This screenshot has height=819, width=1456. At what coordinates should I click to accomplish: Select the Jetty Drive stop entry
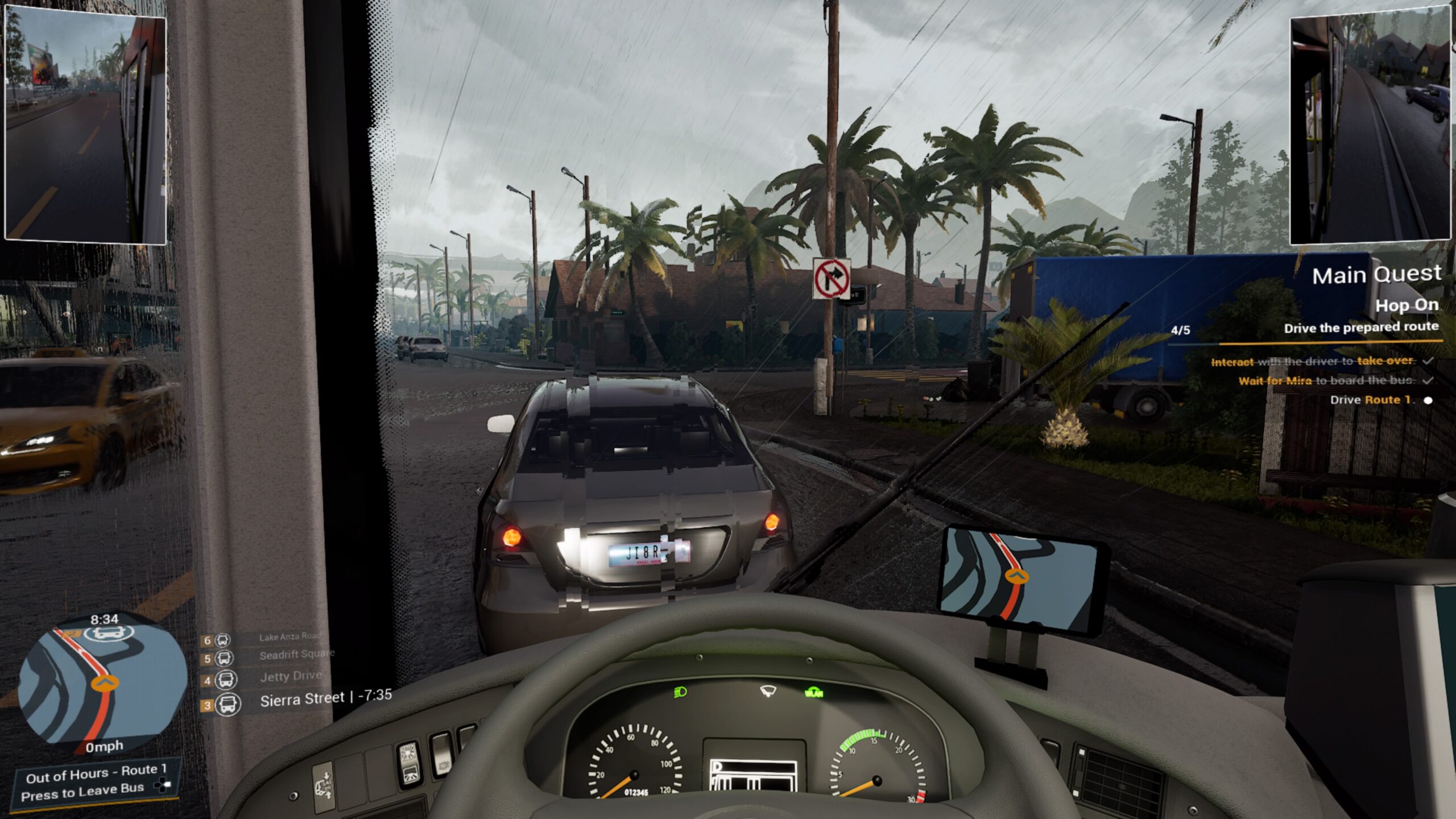tap(291, 676)
